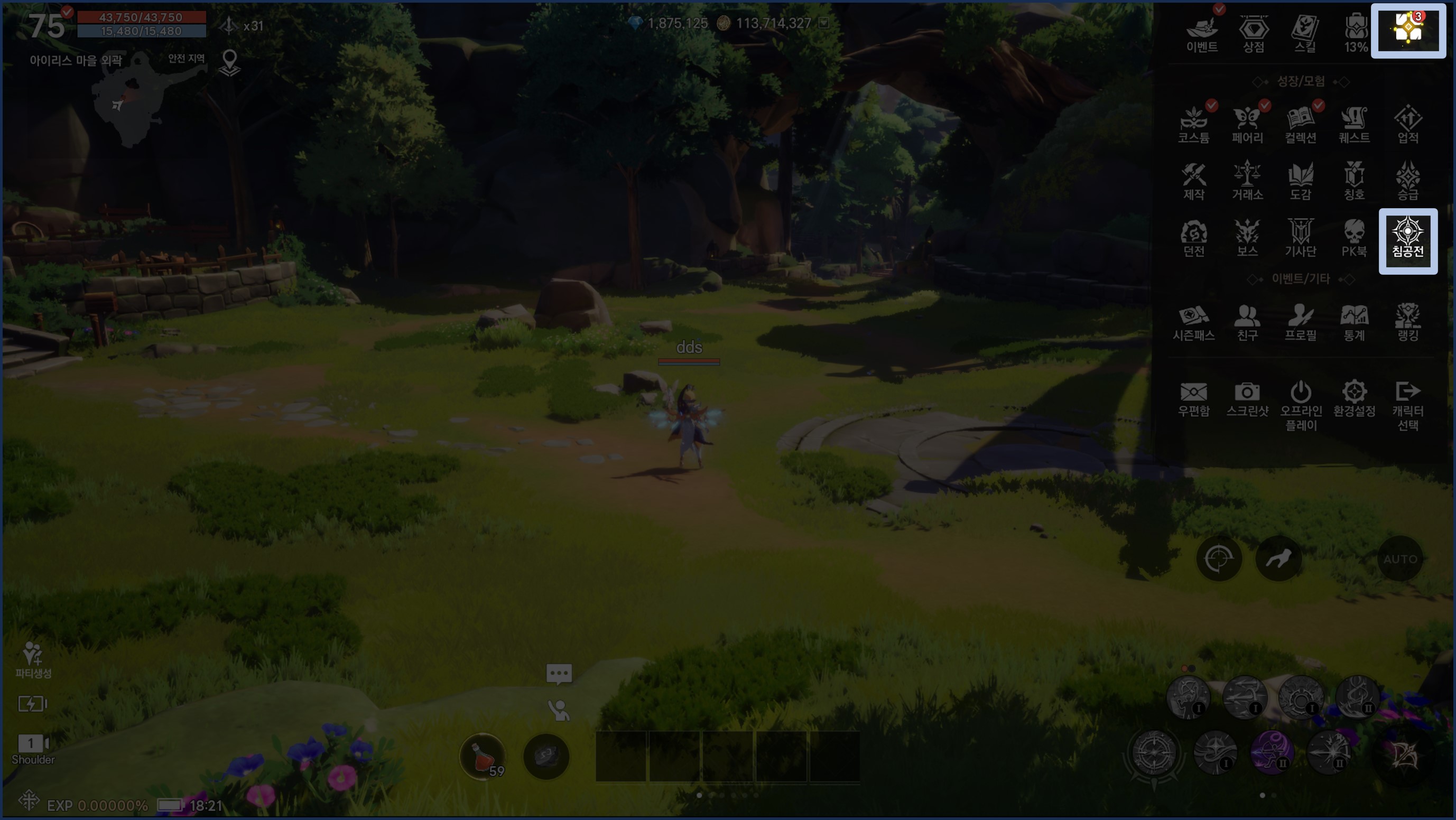Open the 거래소 marketplace

[1247, 181]
